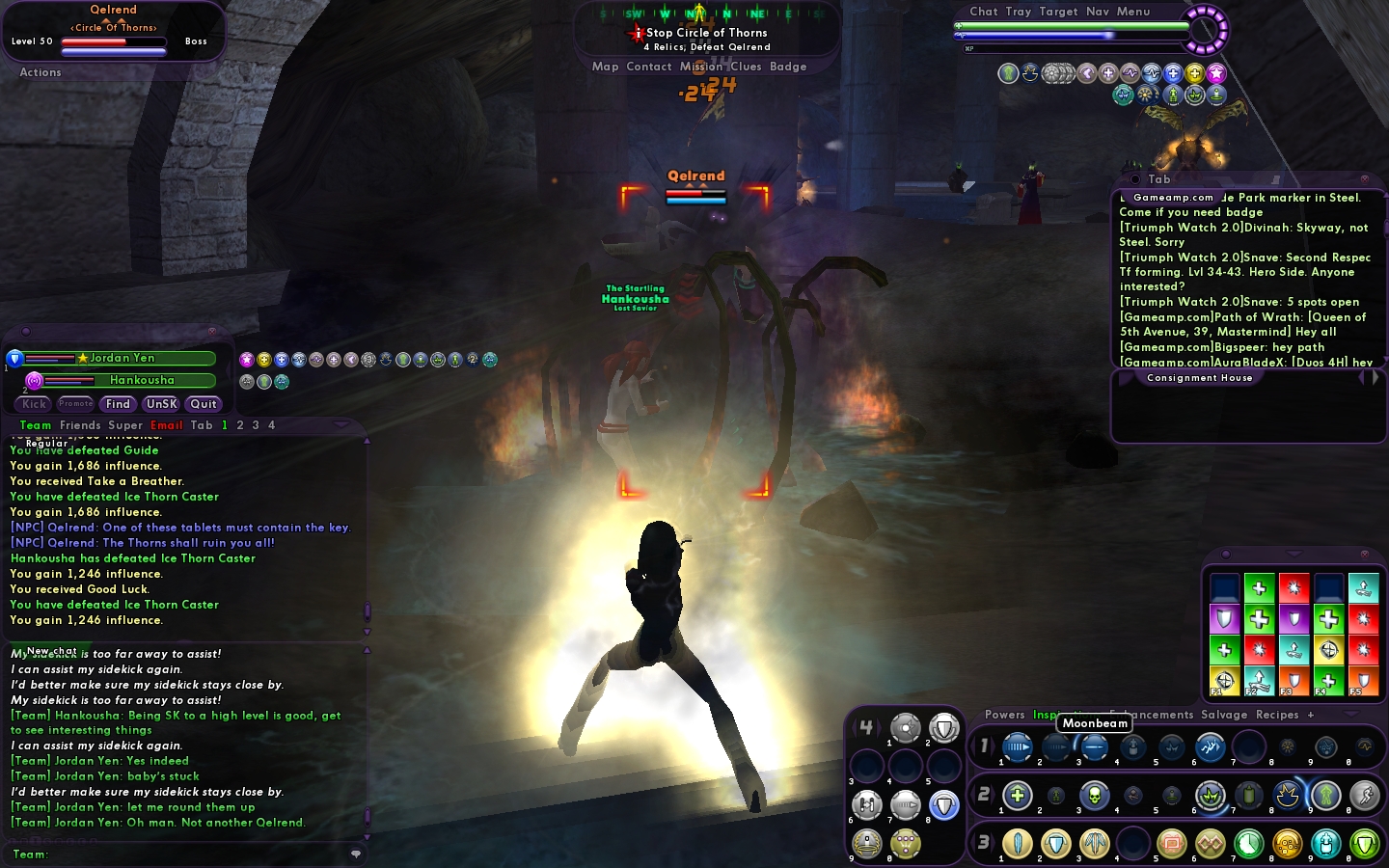Select teammate Hankousha in team list
This screenshot has width=1389, height=868.
pos(141,380)
